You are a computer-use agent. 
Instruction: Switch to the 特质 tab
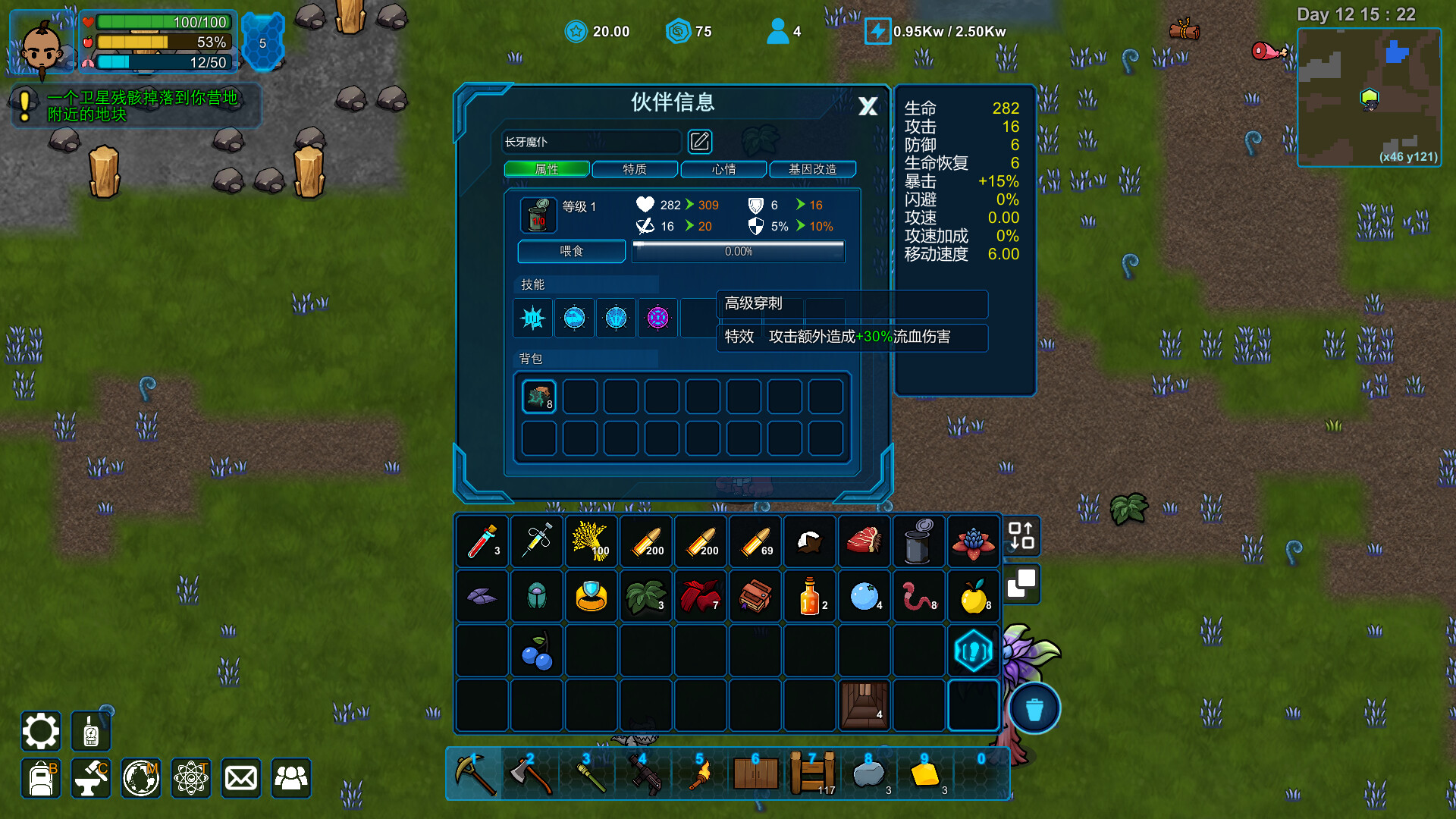tap(635, 169)
